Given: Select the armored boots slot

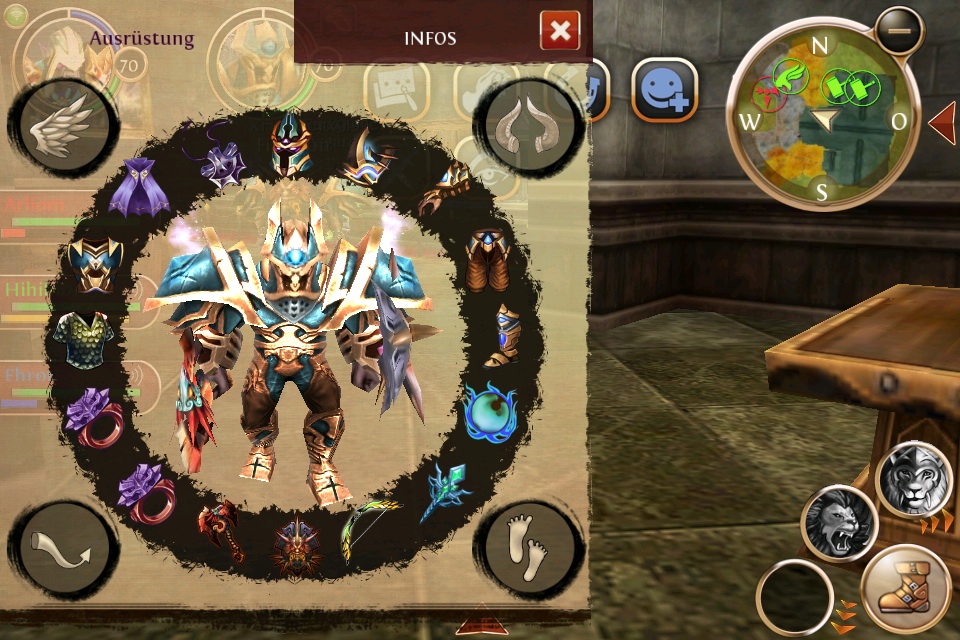Looking at the screenshot, I should click(502, 335).
